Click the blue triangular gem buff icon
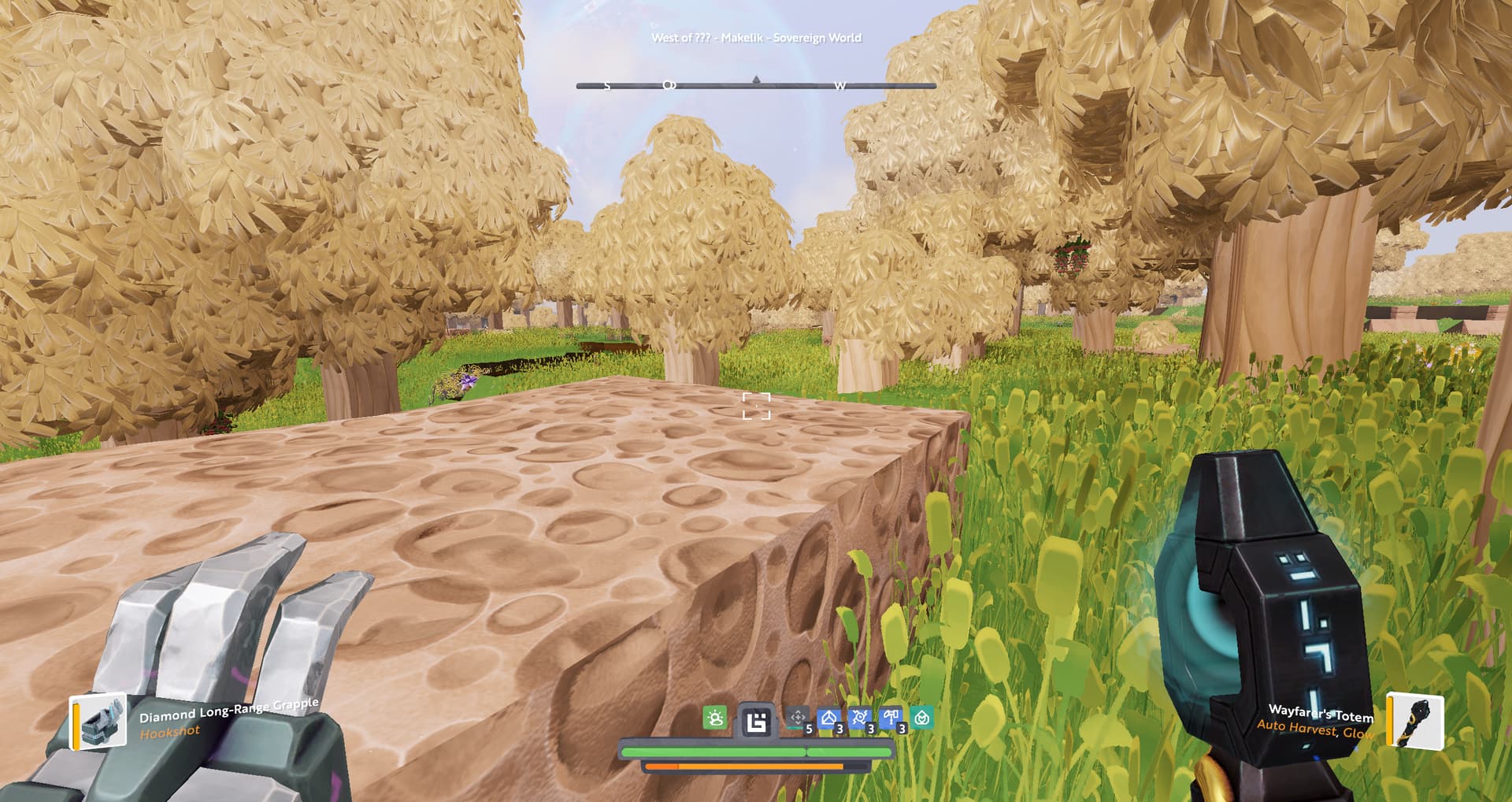Screen dimensions: 1512x802 click(x=828, y=718)
